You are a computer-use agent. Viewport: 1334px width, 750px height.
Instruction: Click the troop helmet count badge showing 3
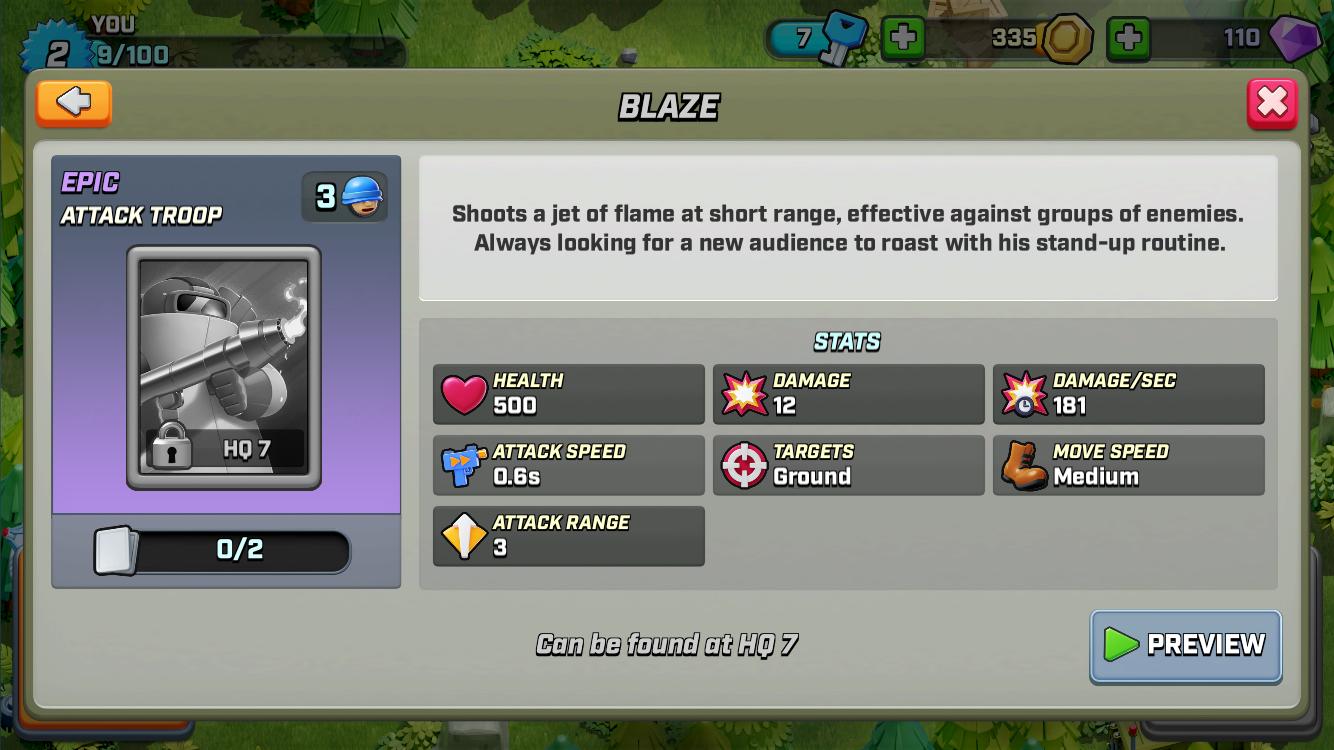(344, 195)
